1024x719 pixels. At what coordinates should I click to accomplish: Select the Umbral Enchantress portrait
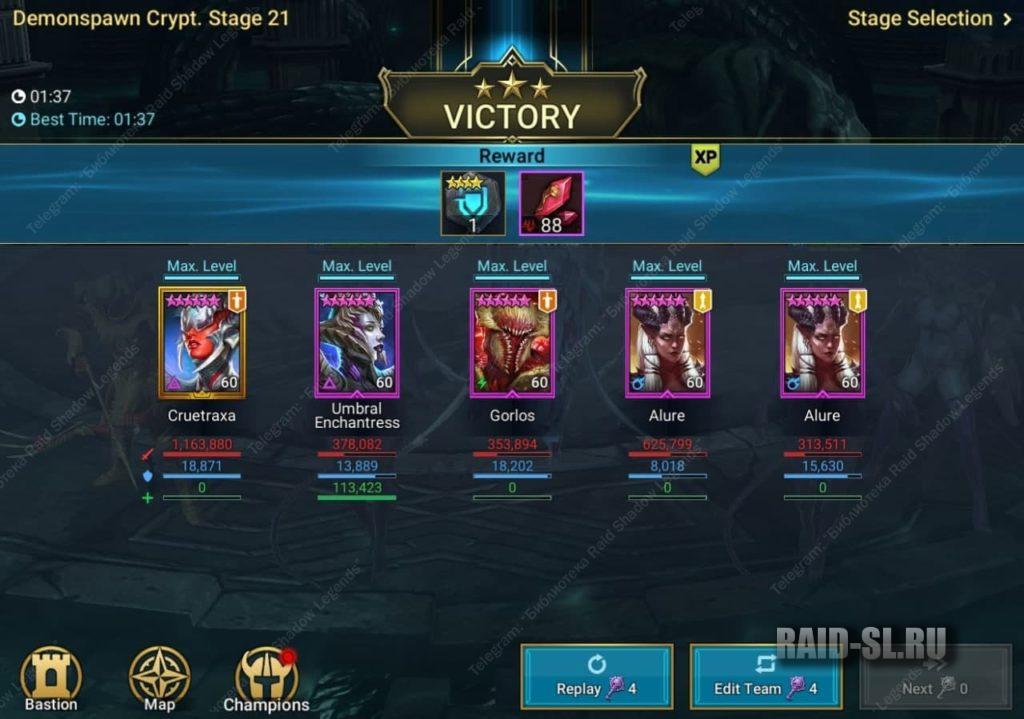pos(357,343)
